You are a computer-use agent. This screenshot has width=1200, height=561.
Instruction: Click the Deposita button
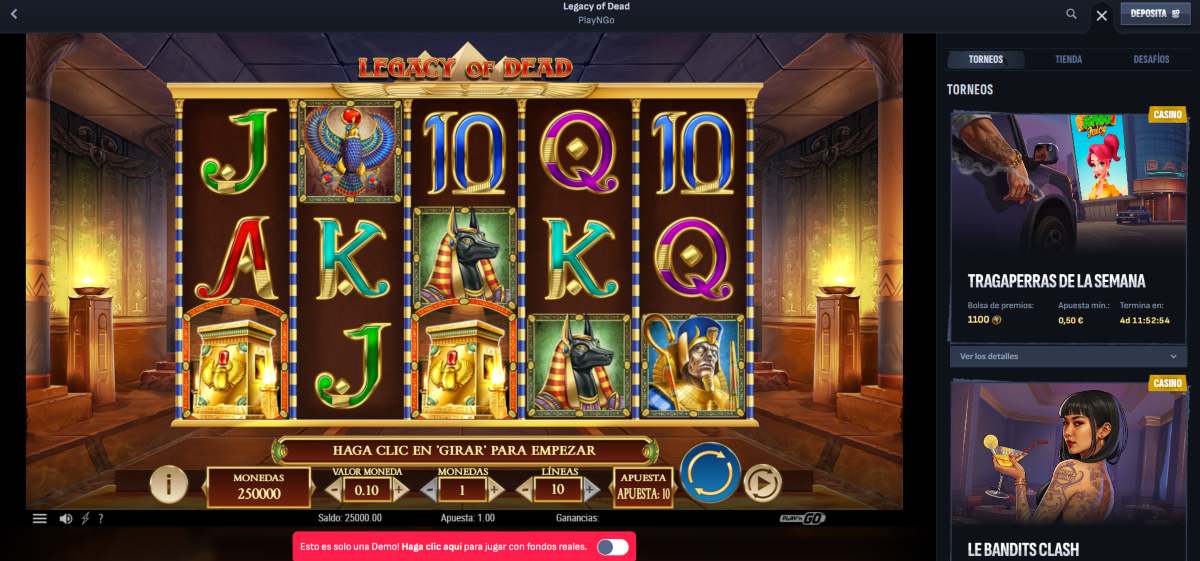point(1155,14)
